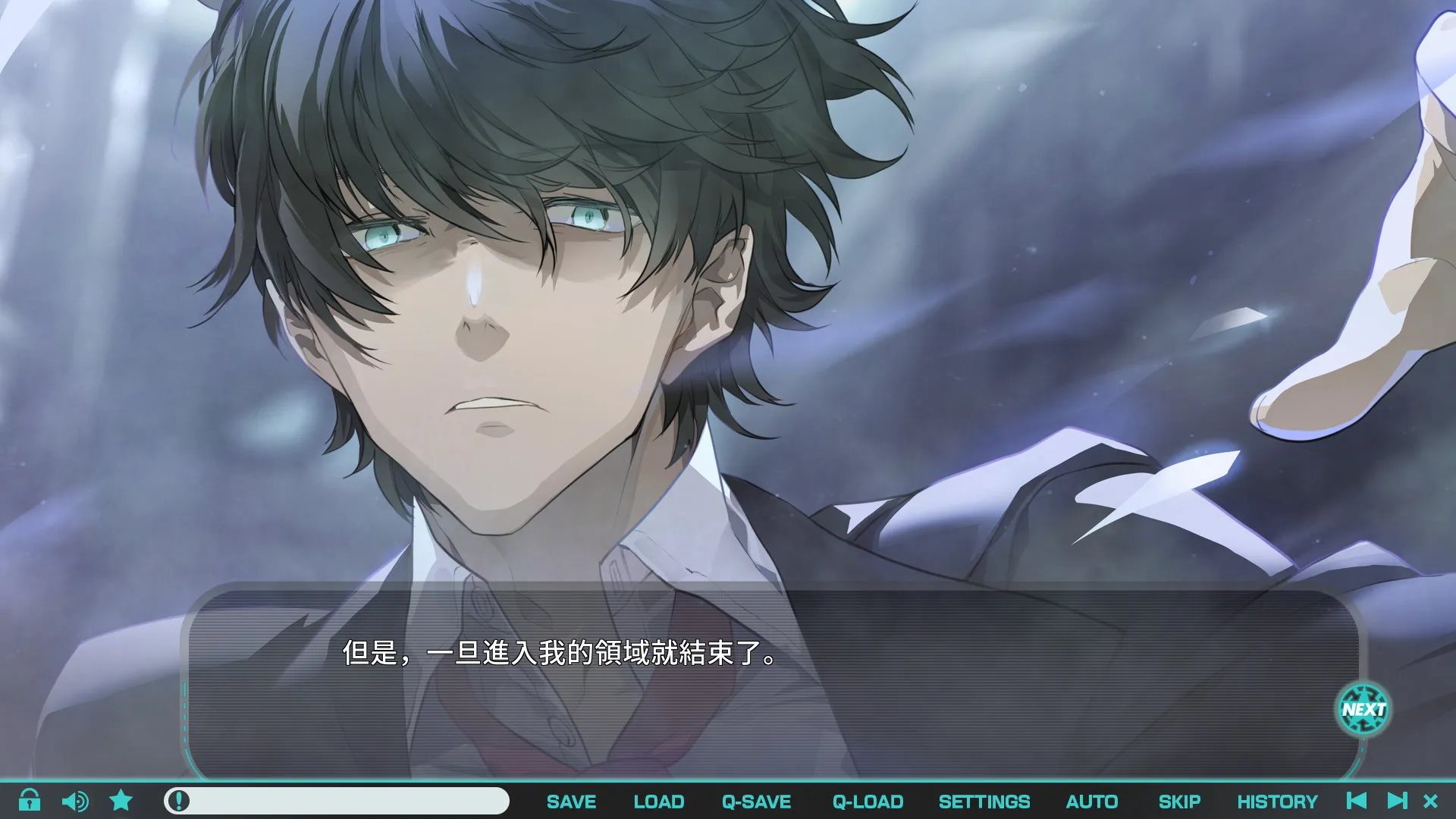Click the skip-forward arrow icon

[x=1398, y=801]
